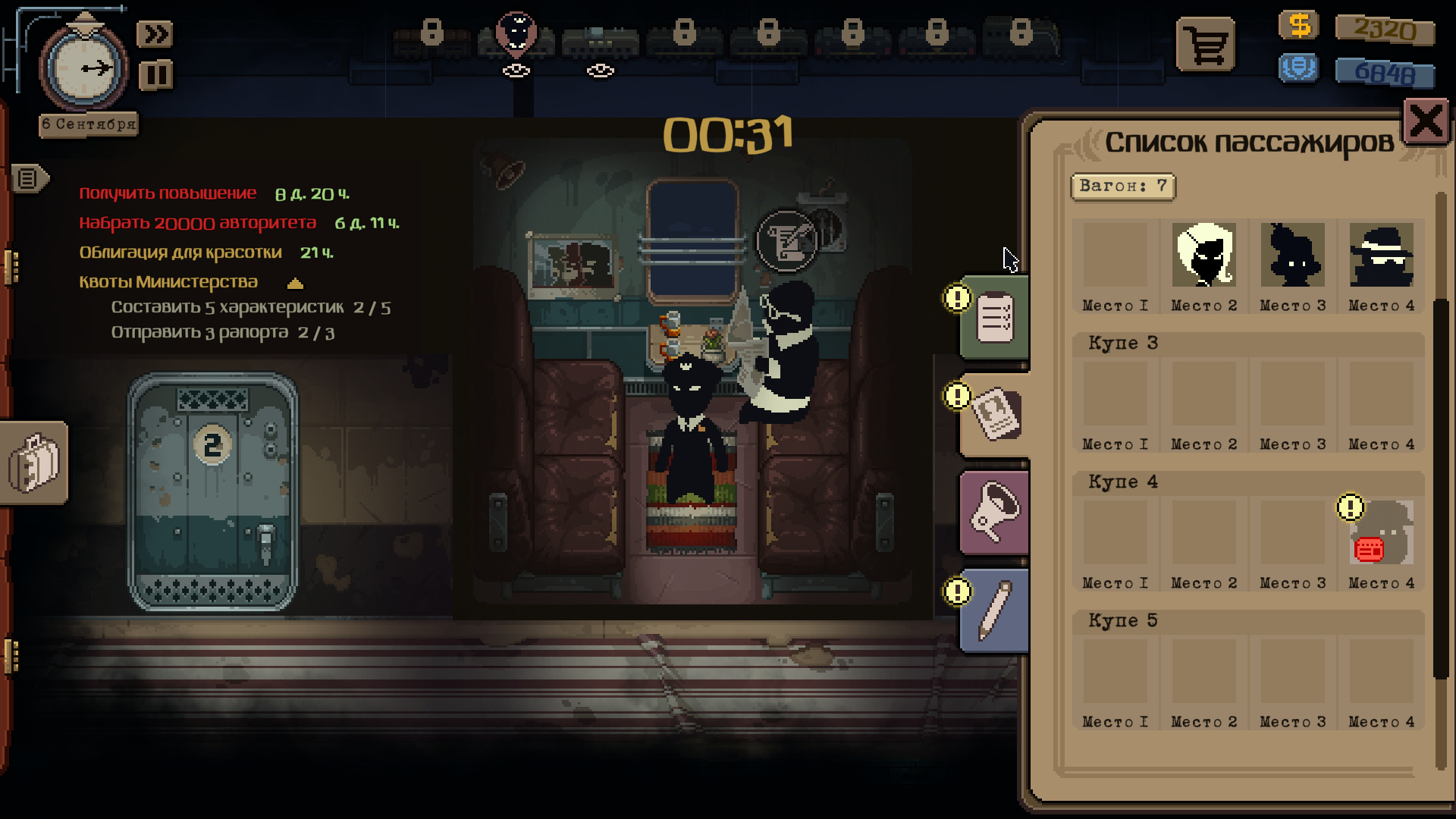The height and width of the screenshot is (819, 1456).
Task: Toggle fast-forward time speed
Action: pos(155,34)
